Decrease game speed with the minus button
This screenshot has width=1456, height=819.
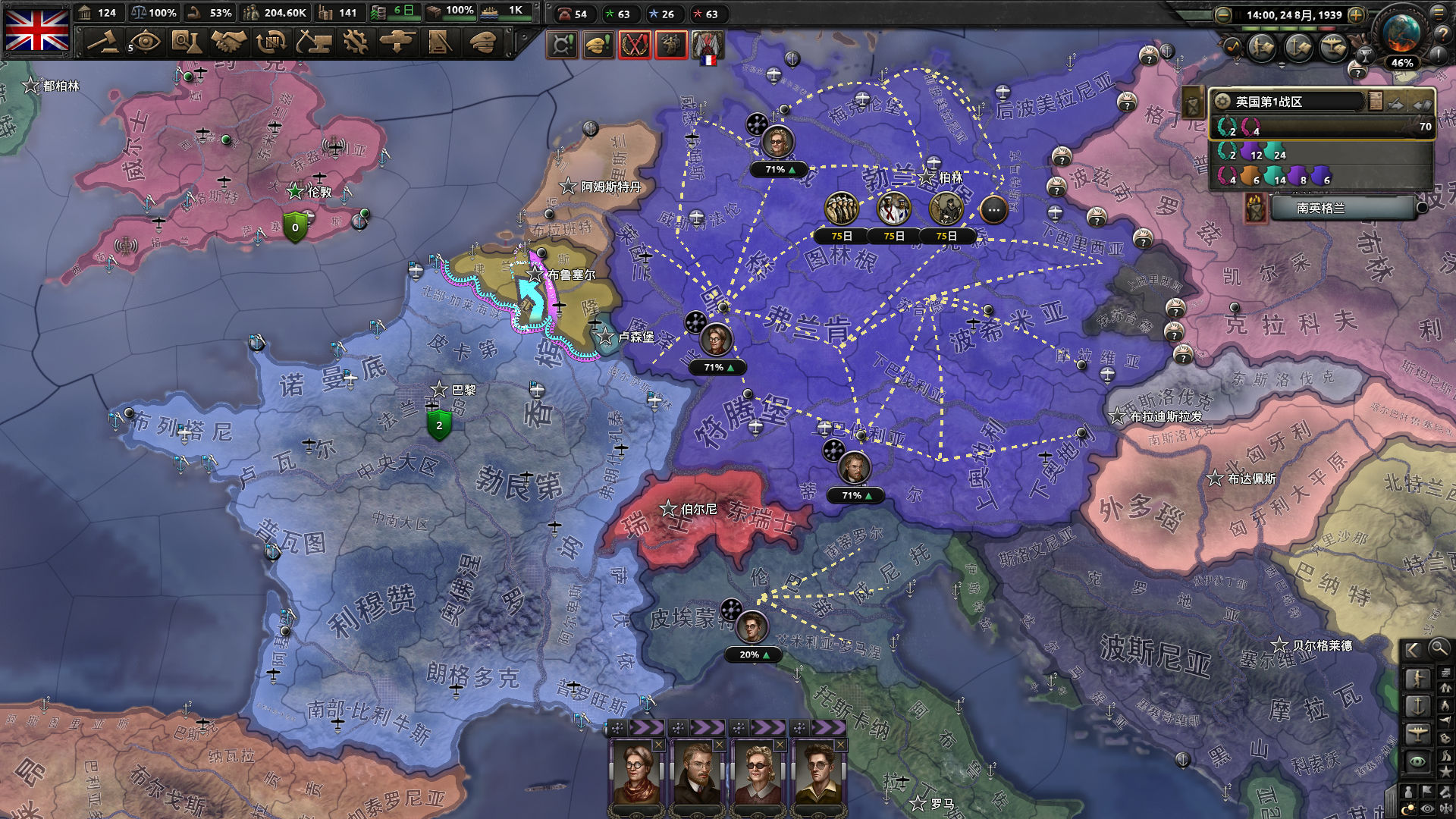coord(1222,14)
